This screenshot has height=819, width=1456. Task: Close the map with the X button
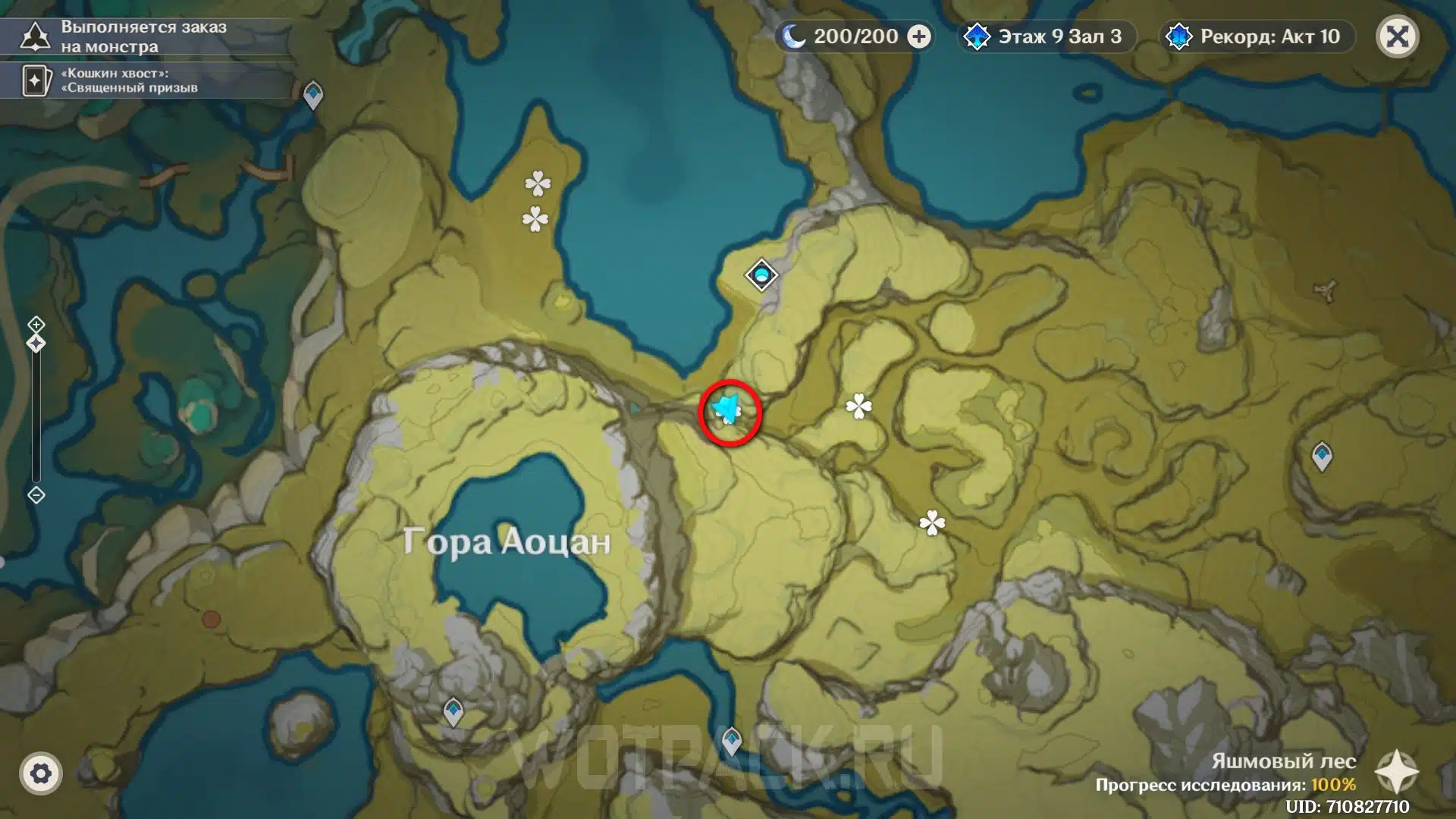pyautogui.click(x=1397, y=36)
